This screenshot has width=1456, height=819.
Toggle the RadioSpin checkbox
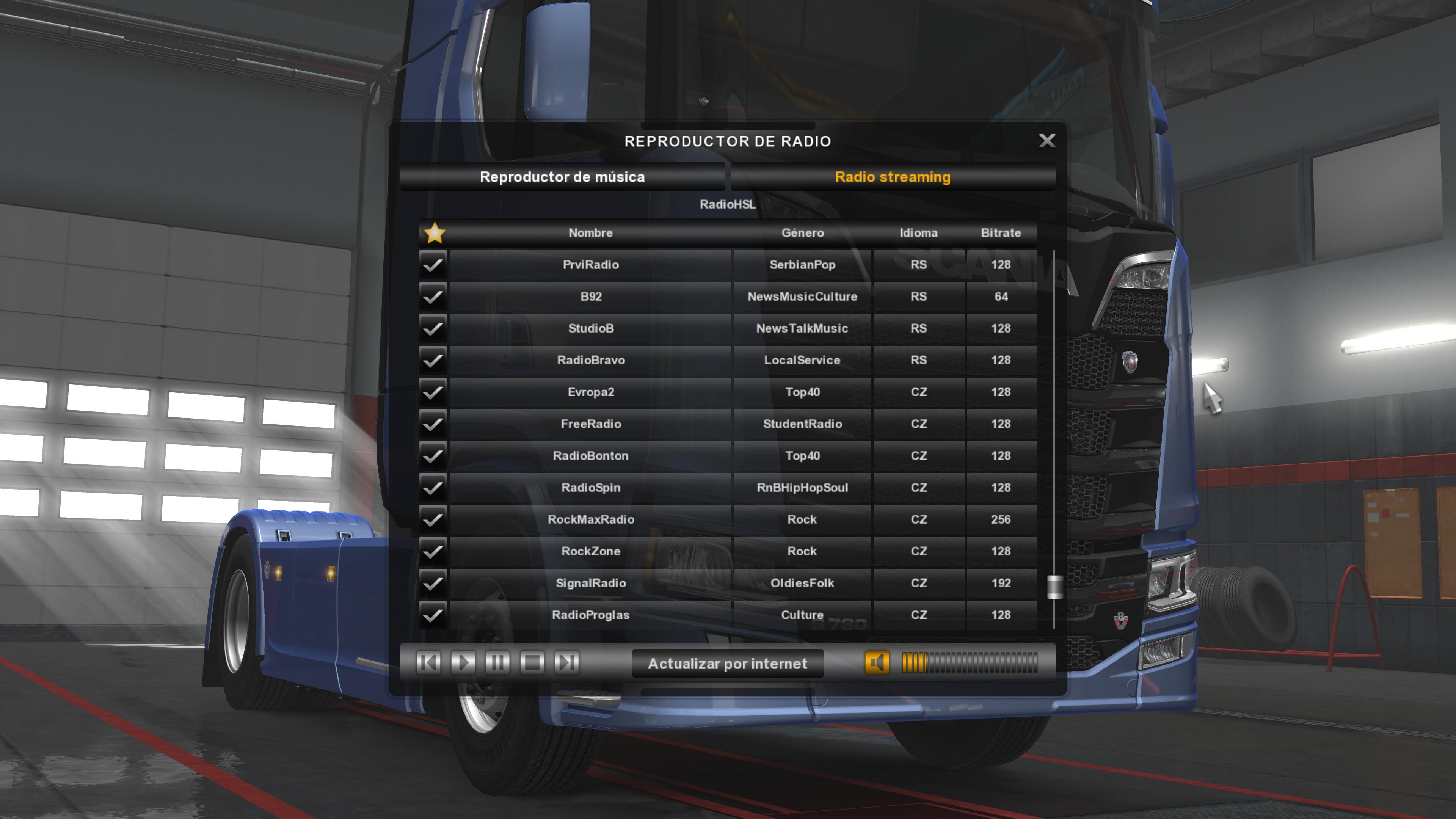[x=433, y=488]
